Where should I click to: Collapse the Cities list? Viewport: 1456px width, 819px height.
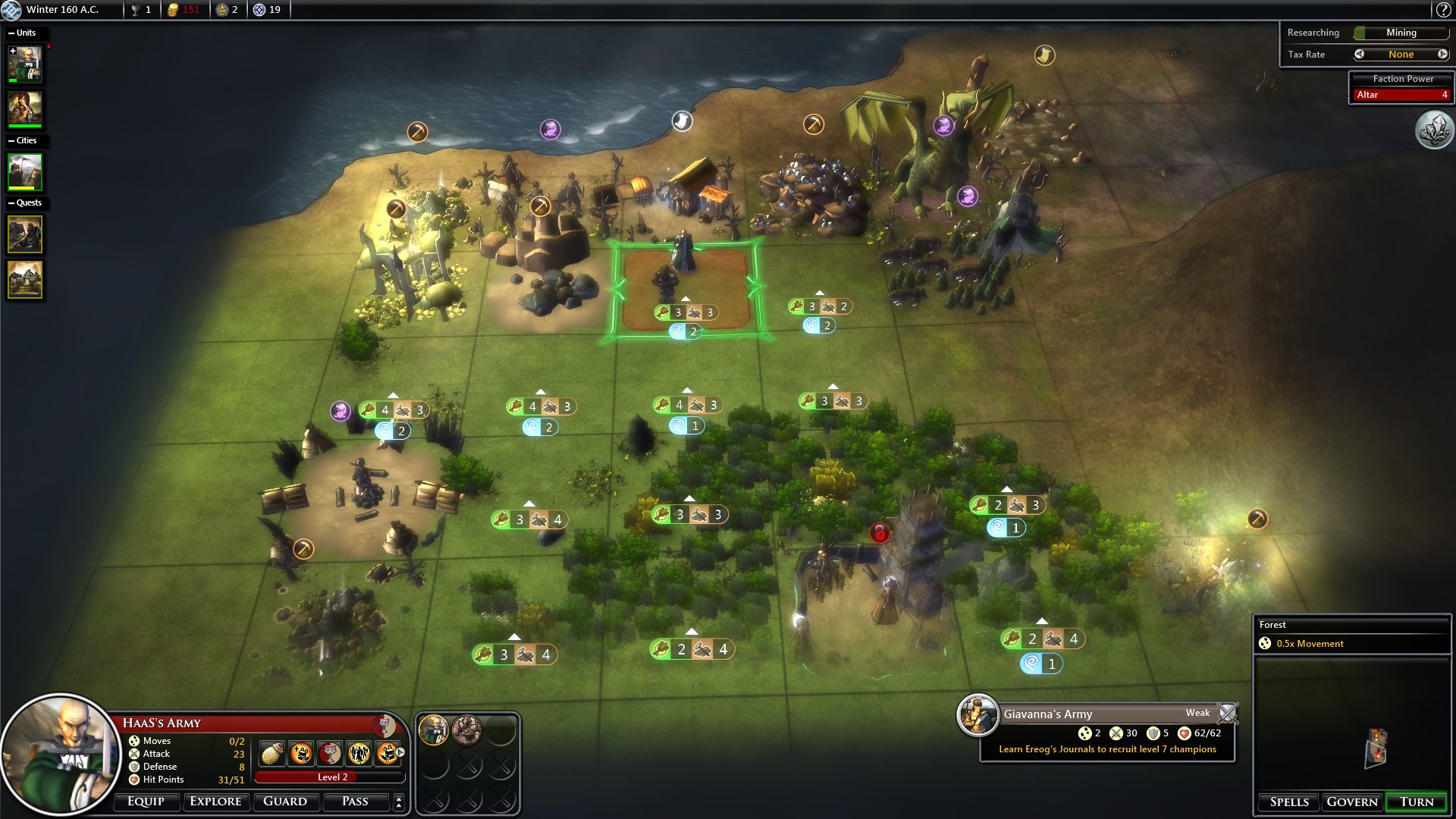point(11,141)
